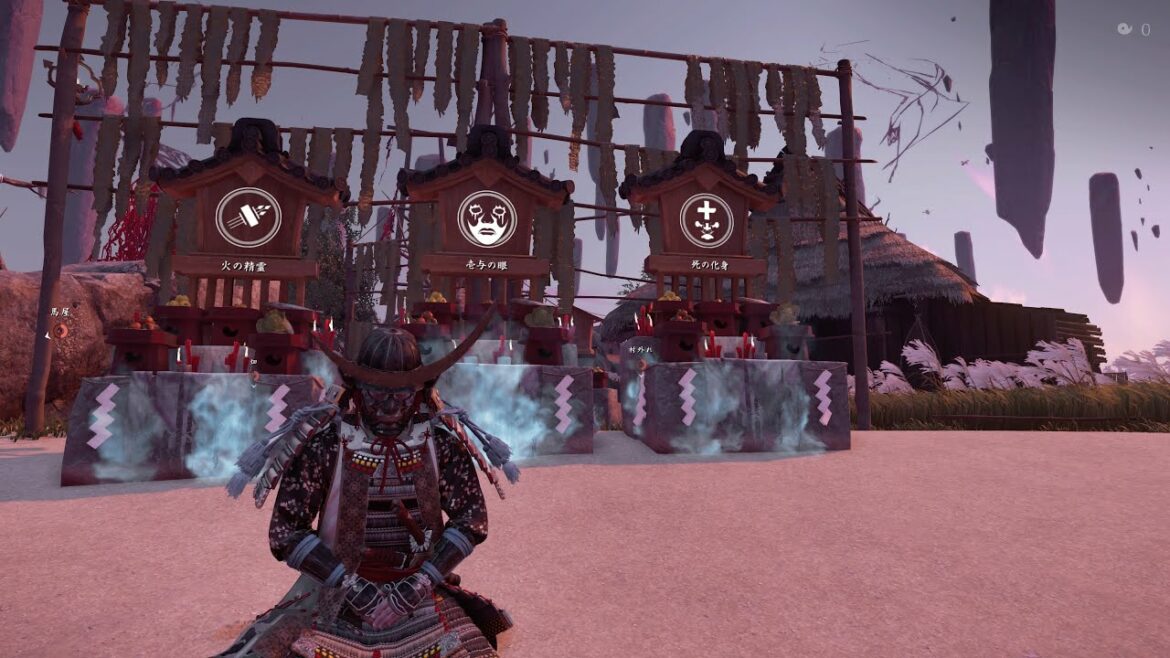This screenshot has height=658, width=1170.
Task: Choose the 火の精霊 shrine emblem
Action: (248, 217)
